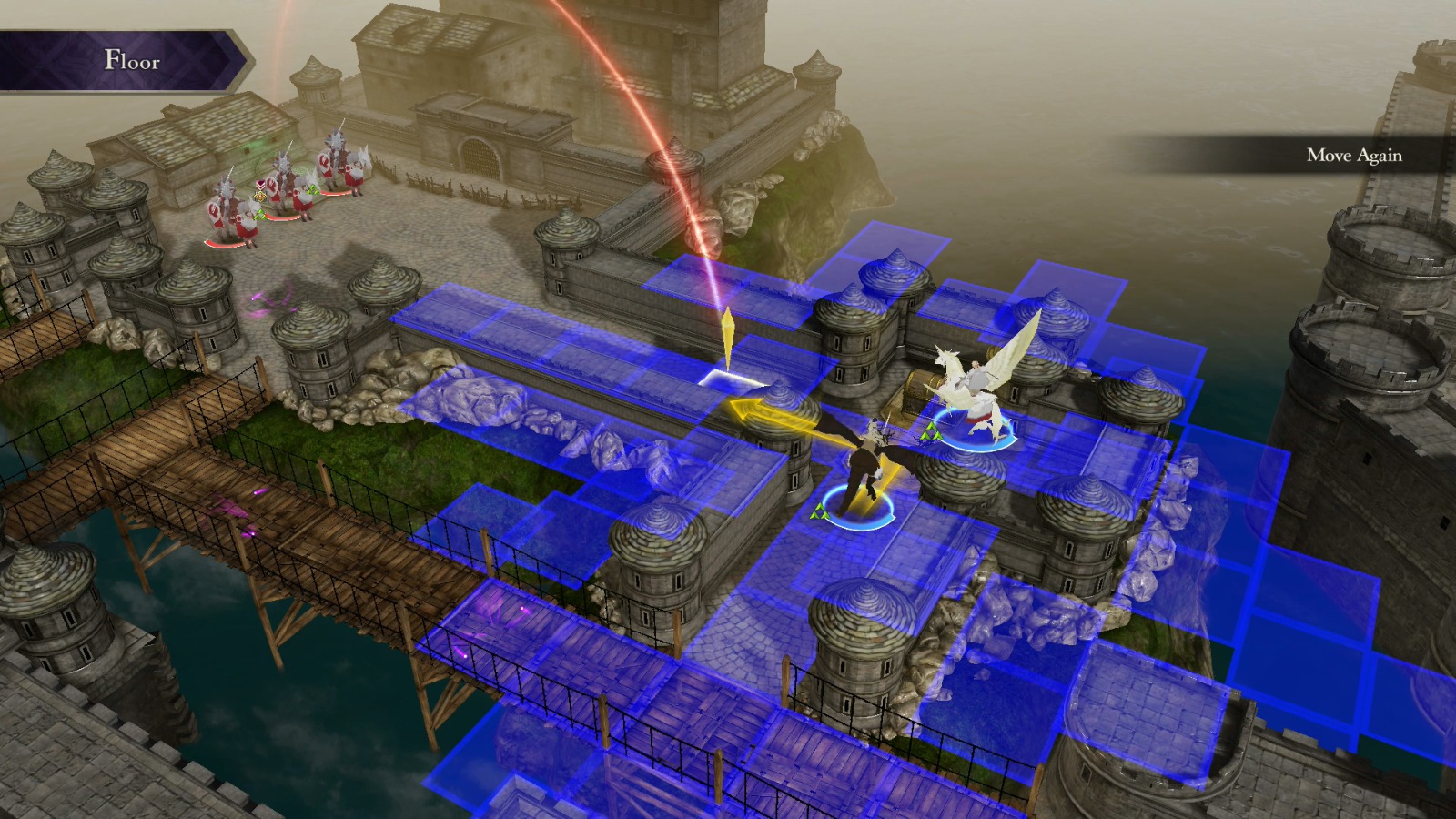
Task: Click the green arrows near the leftmost paladin
Action: point(261,217)
